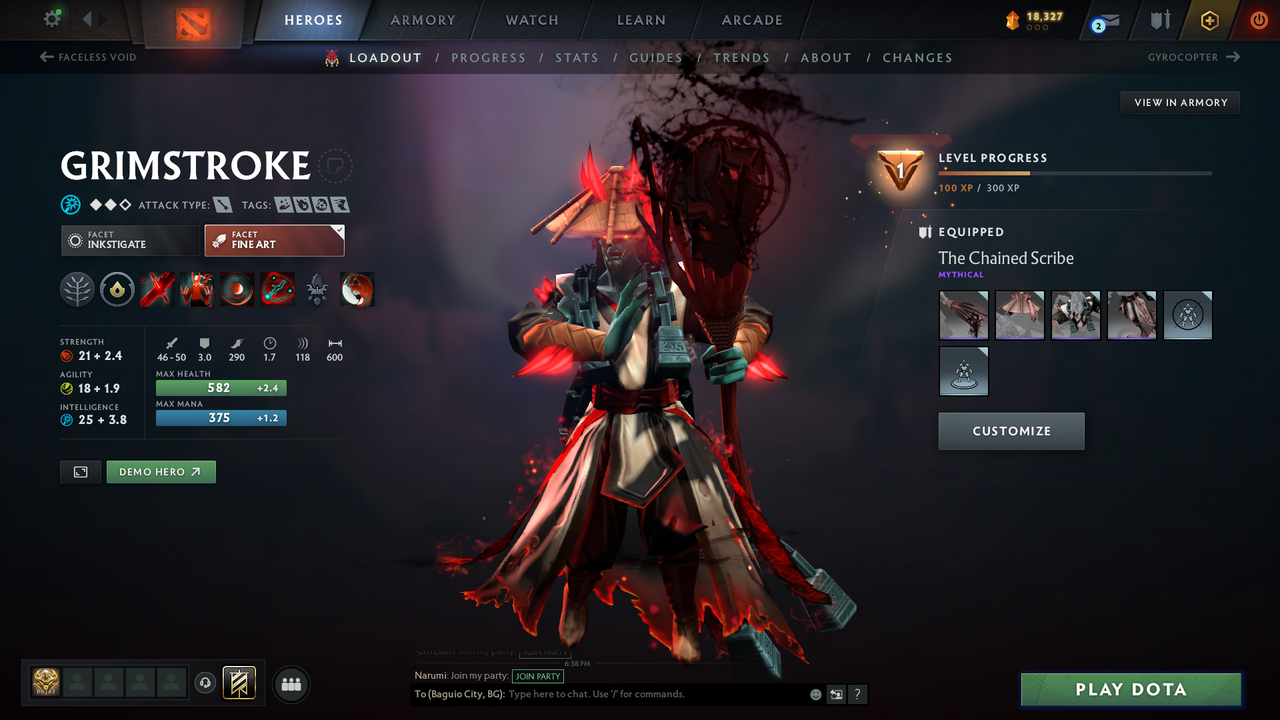Image resolution: width=1280 pixels, height=720 pixels.
Task: Open the ARCADE menu
Action: [x=752, y=20]
